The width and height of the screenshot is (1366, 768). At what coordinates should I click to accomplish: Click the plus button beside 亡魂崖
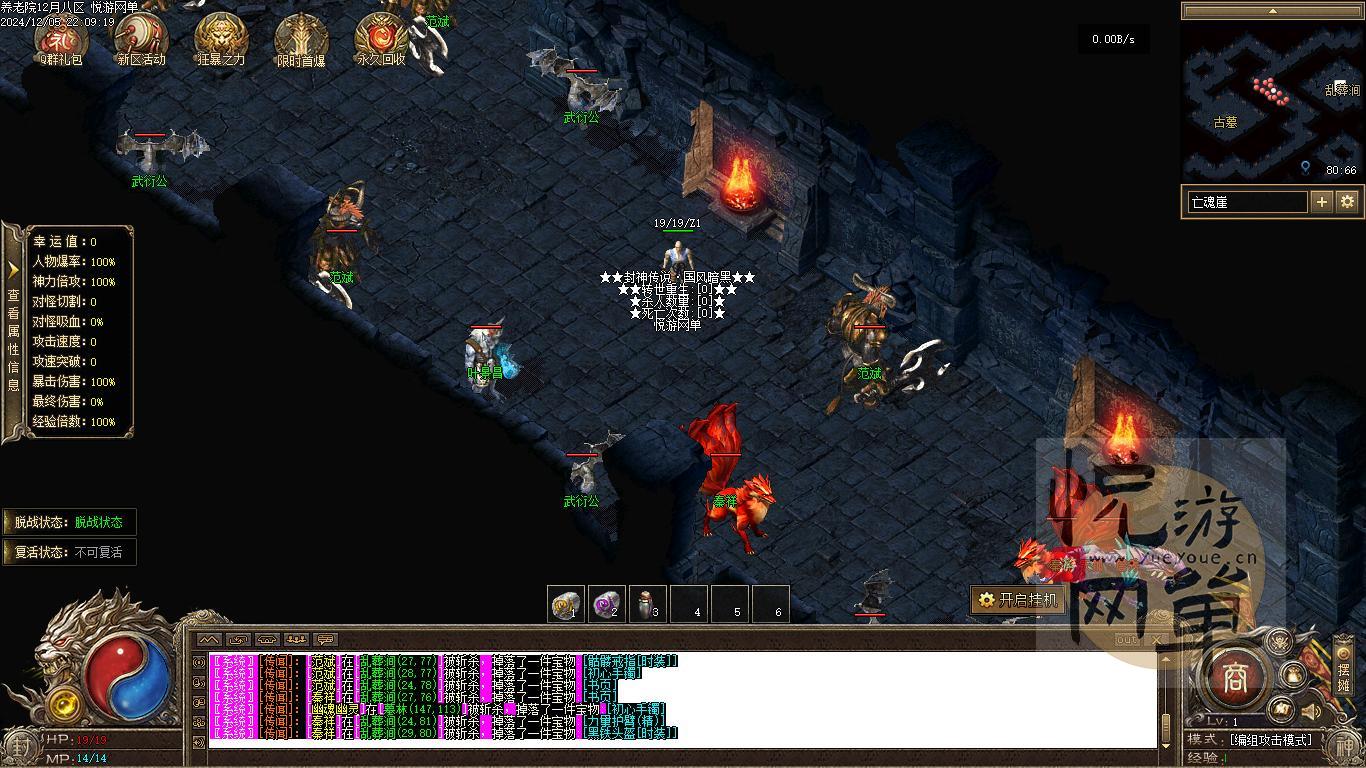pyautogui.click(x=1322, y=202)
